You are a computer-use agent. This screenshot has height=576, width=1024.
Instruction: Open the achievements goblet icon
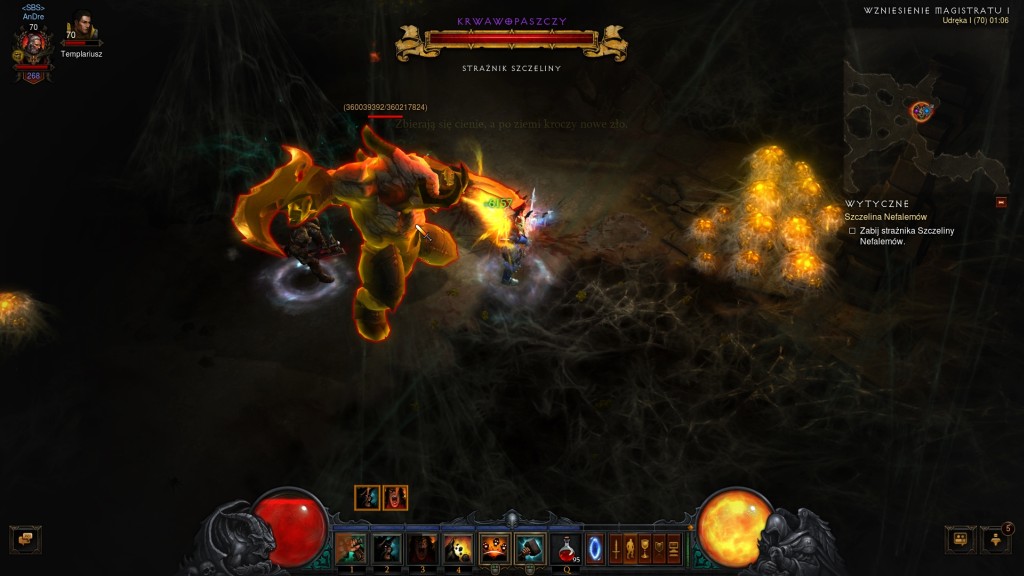click(645, 549)
